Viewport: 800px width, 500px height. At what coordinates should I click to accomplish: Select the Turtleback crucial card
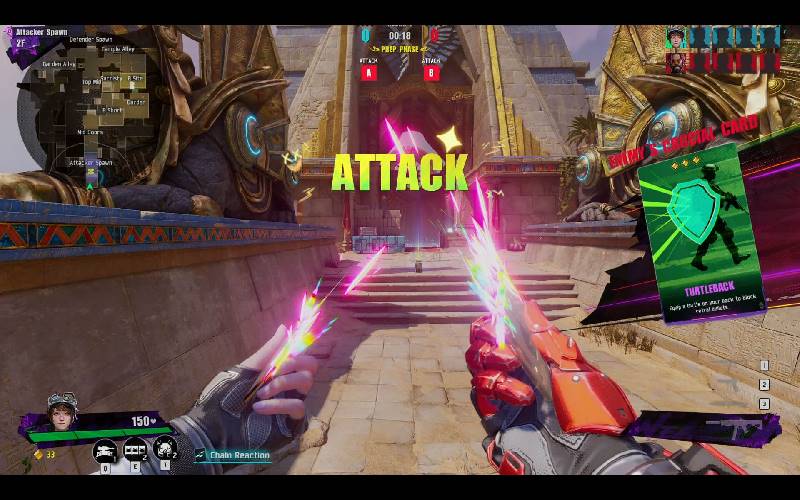click(x=700, y=232)
